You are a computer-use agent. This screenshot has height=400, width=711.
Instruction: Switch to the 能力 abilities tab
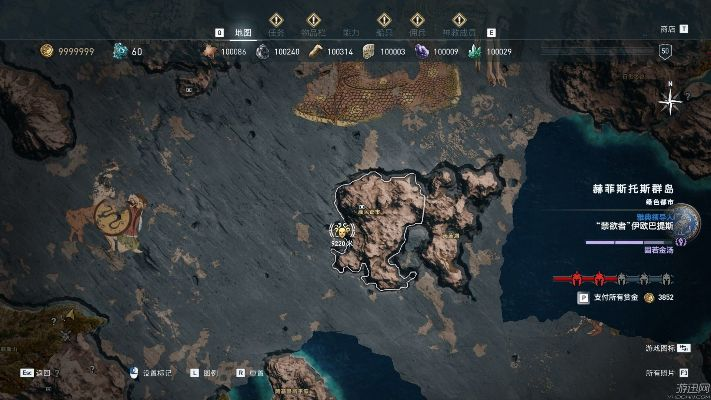pyautogui.click(x=350, y=32)
